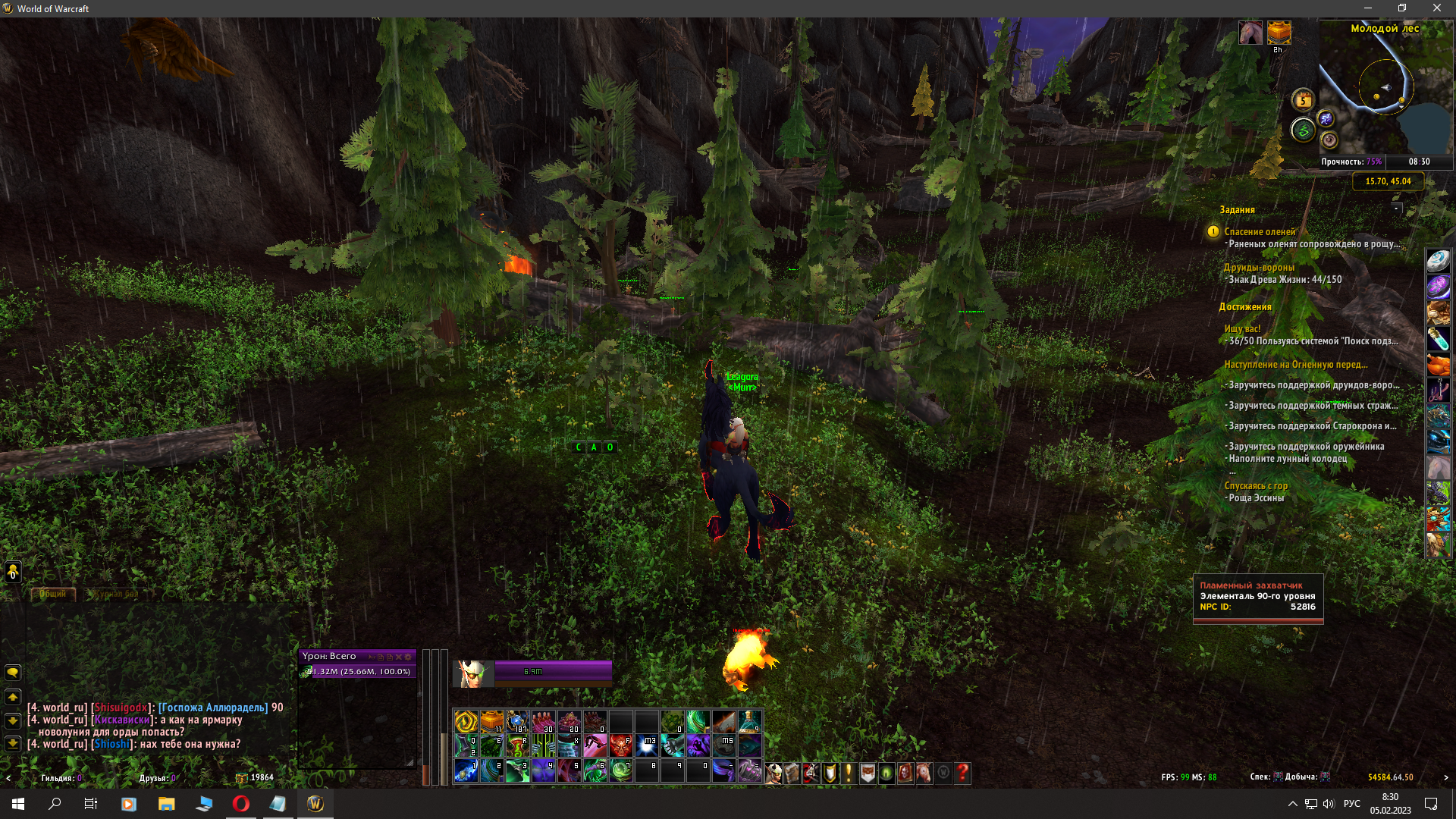The height and width of the screenshot is (819, 1456).
Task: Open damage meter settings gear
Action: (408, 657)
